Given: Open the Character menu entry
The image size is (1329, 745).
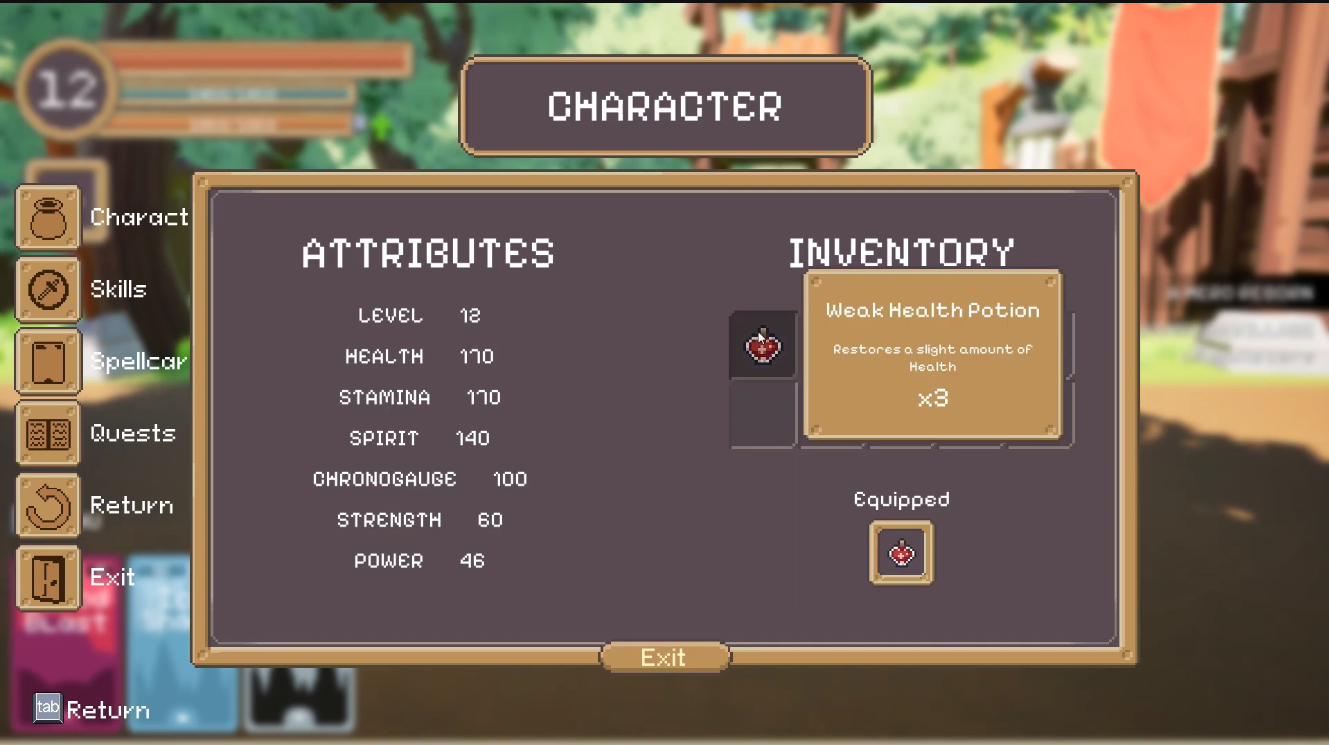Looking at the screenshot, I should pyautogui.click(x=48, y=217).
